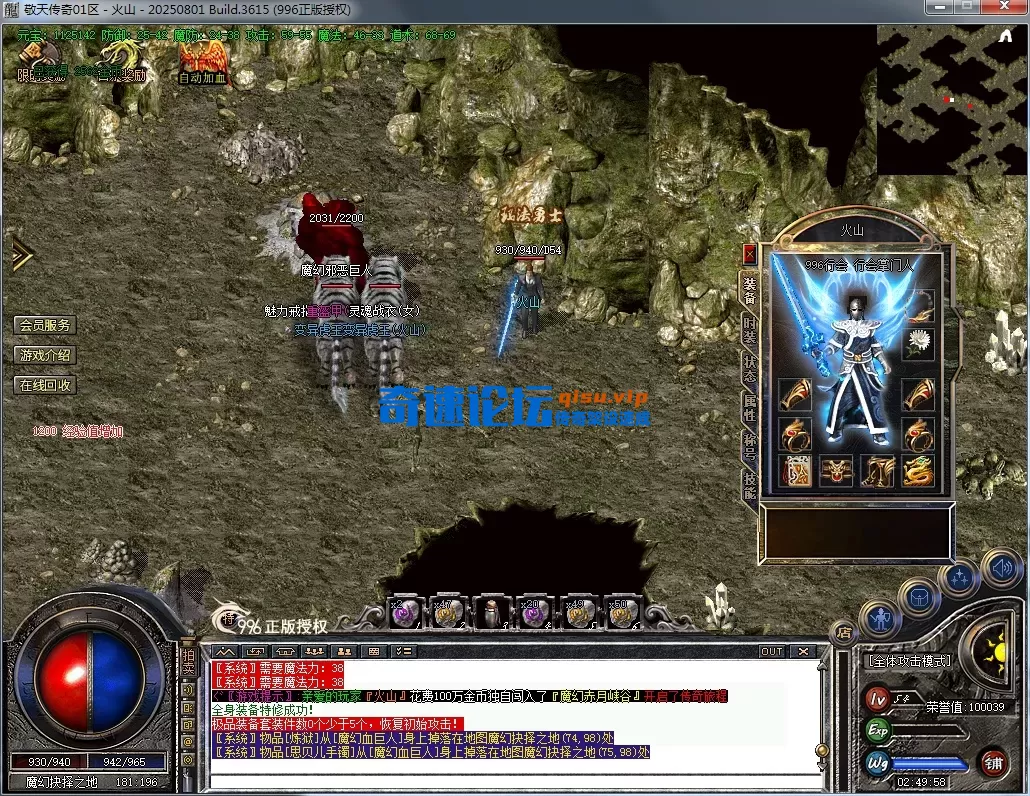
Task: Click the 游戏介绍 game introduction button
Action: tap(45, 355)
